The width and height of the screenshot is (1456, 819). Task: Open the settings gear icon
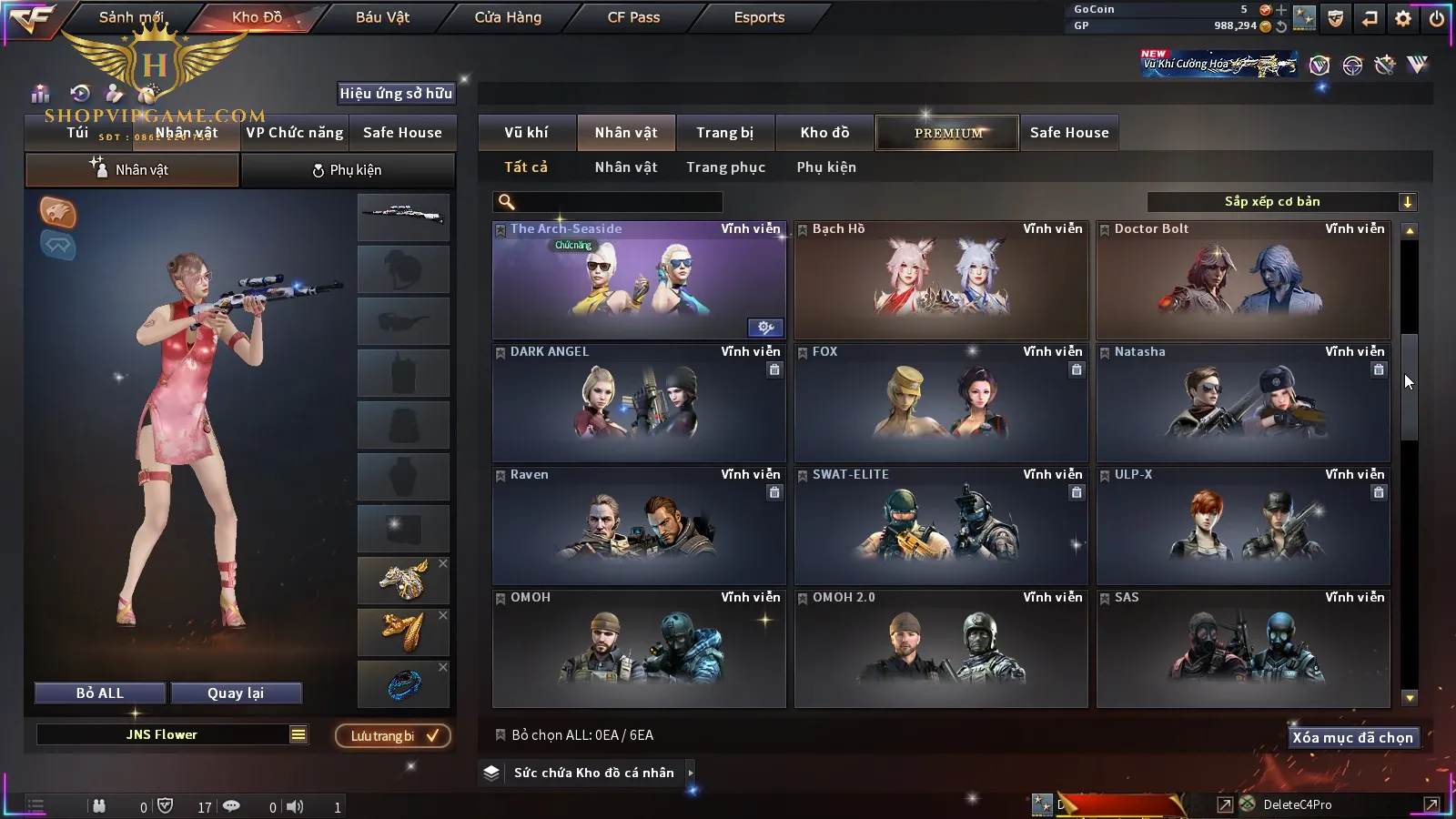1403,18
